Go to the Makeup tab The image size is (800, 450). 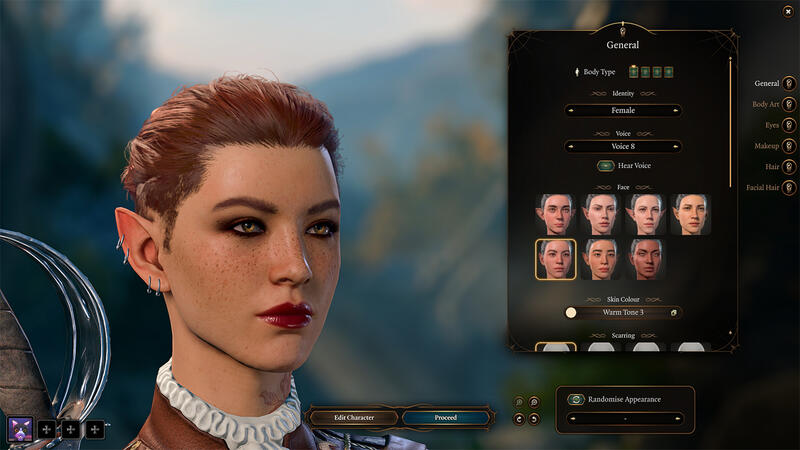(789, 146)
